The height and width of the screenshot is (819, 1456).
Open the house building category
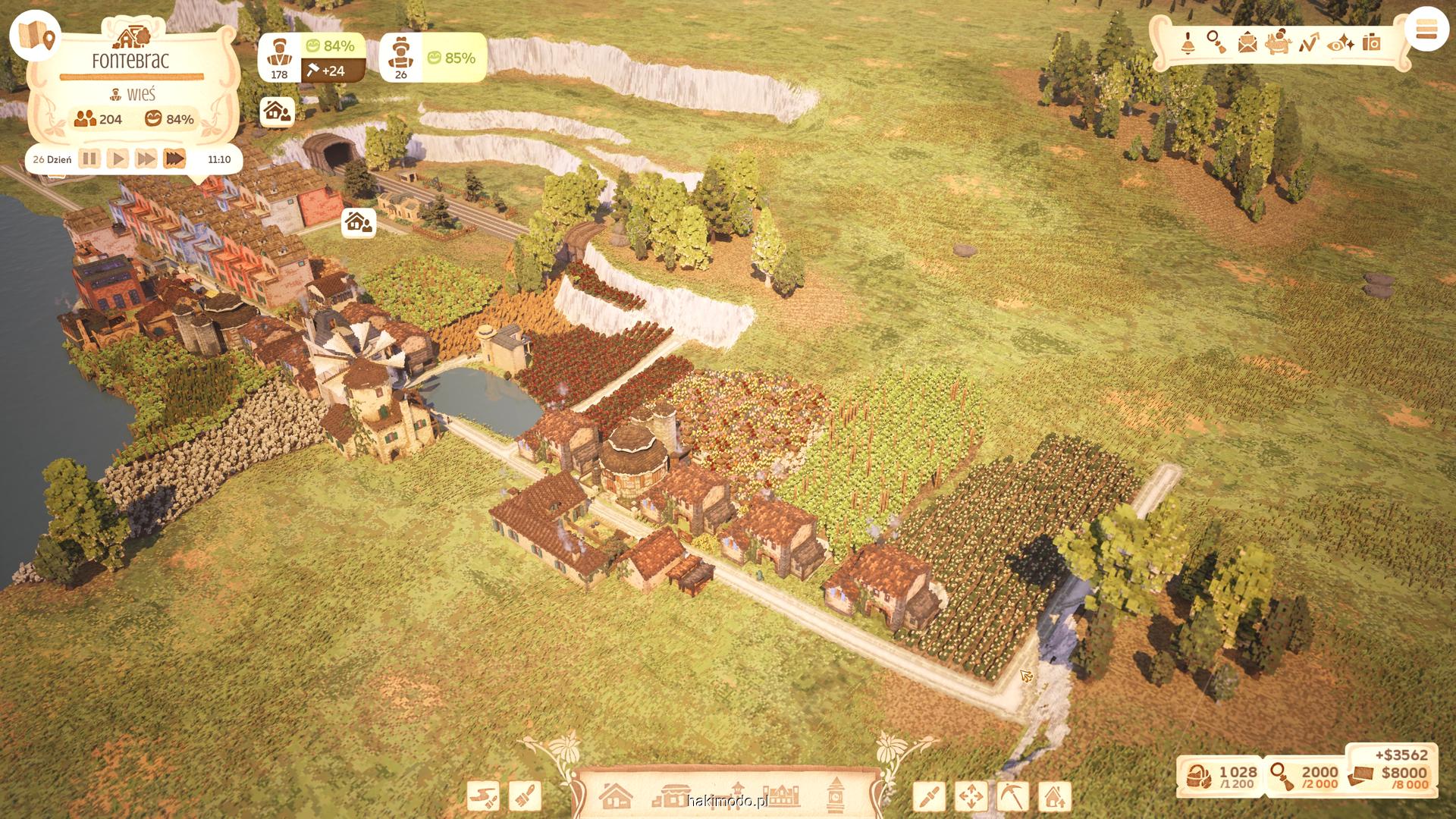(x=616, y=796)
